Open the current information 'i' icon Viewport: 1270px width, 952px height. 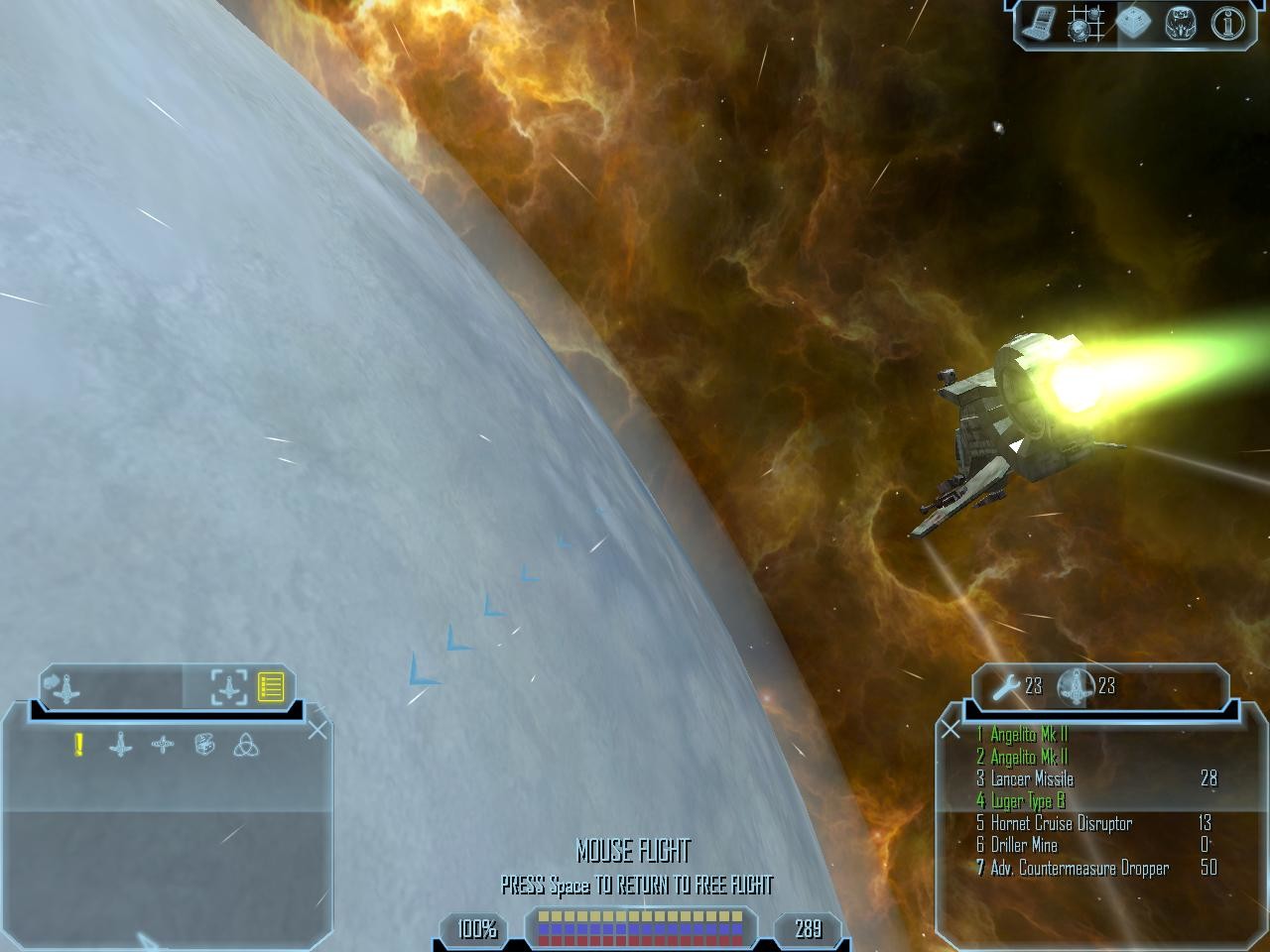1226,24
